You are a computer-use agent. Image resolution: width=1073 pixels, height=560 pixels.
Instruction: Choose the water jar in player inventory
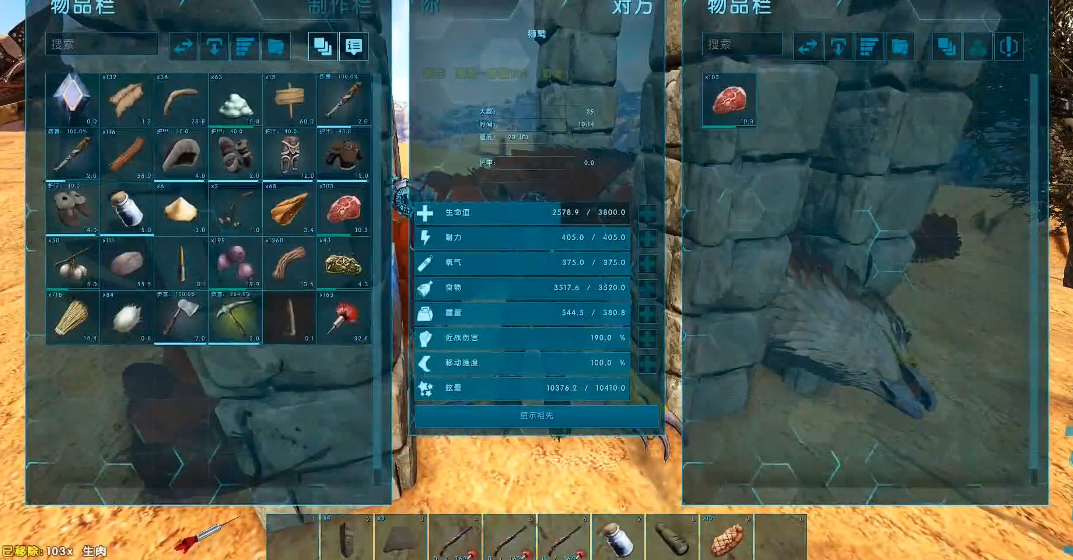click(127, 208)
